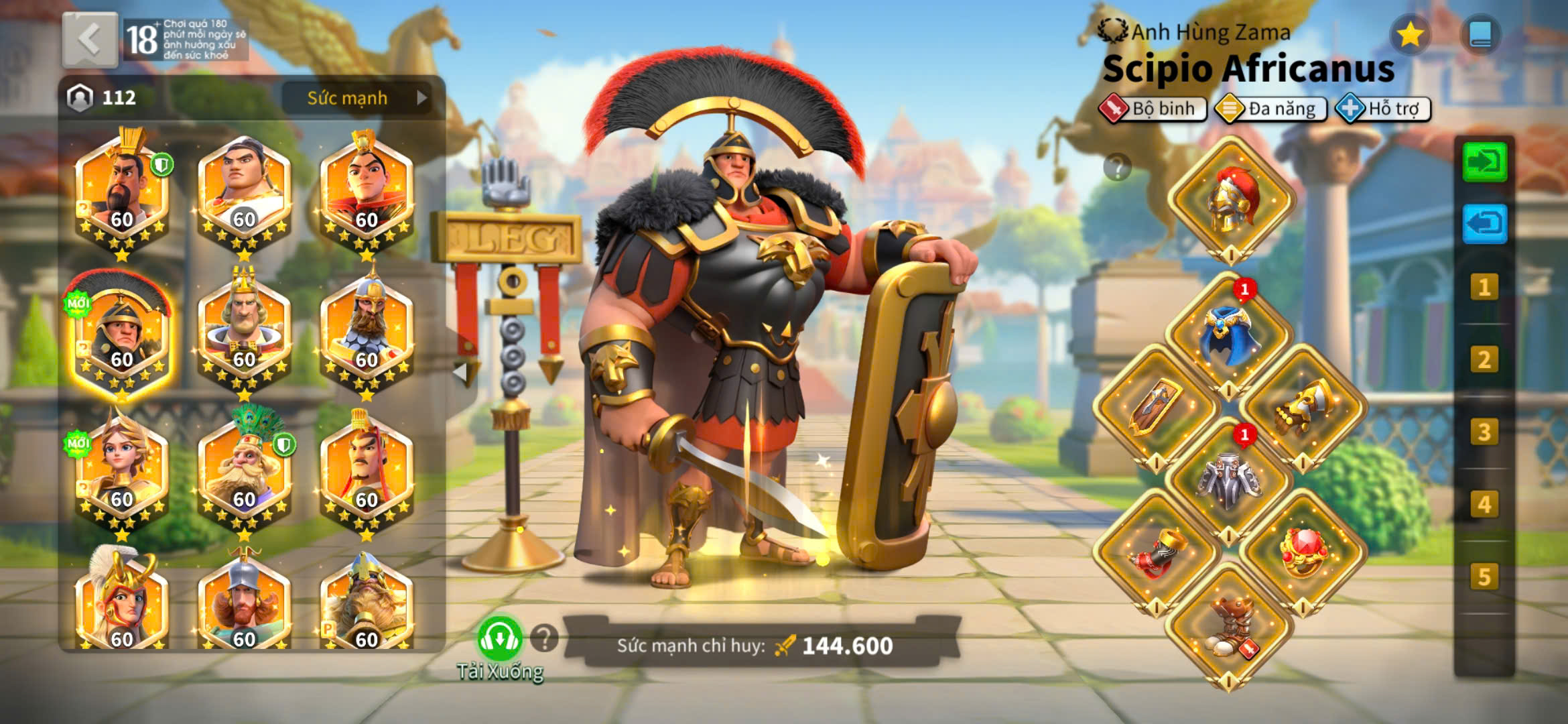Click the green arrow equip button
Image resolution: width=1568 pixels, height=724 pixels.
[x=1484, y=162]
